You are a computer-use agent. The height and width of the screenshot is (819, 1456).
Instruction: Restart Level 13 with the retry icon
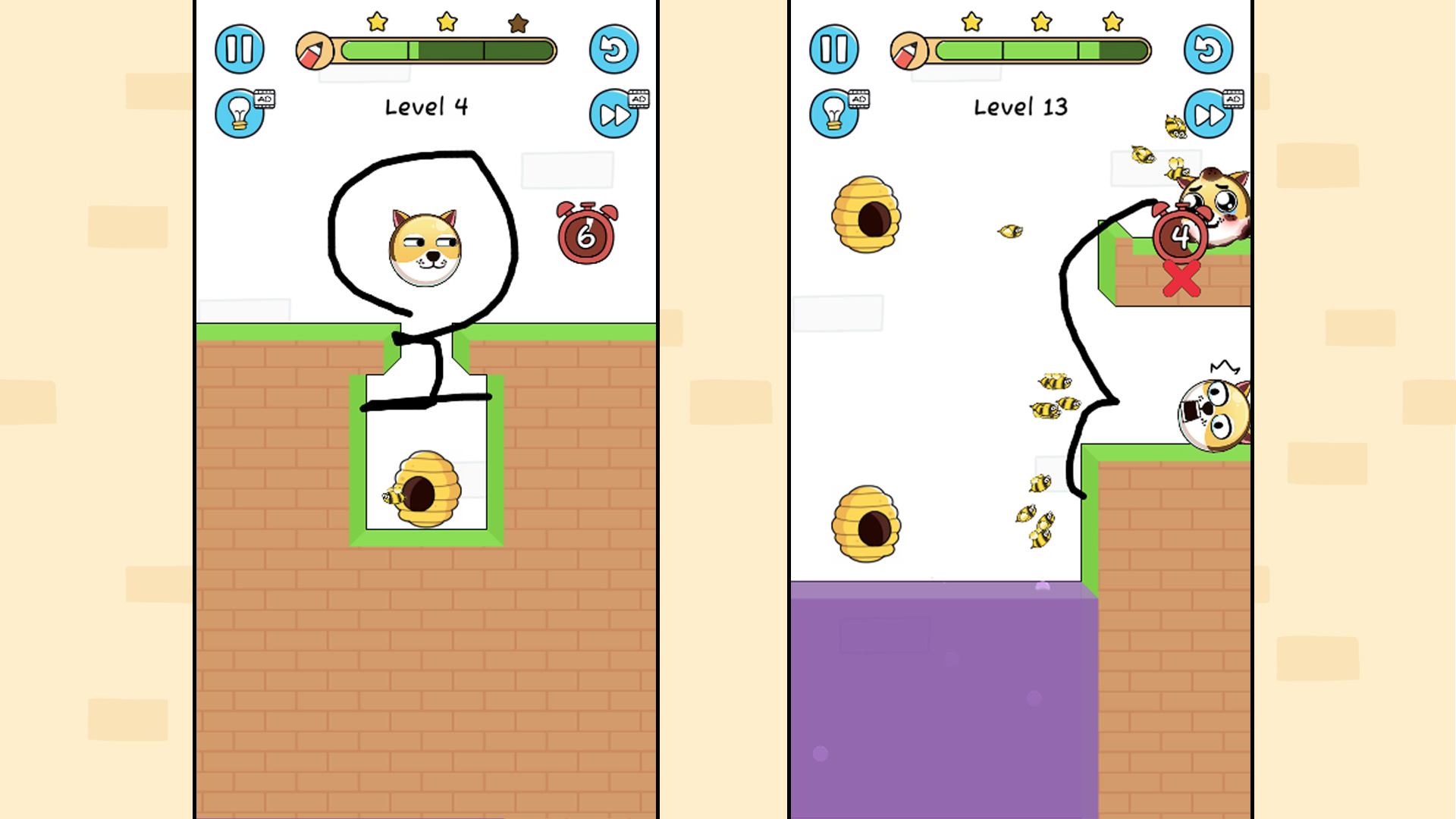coord(1210,49)
